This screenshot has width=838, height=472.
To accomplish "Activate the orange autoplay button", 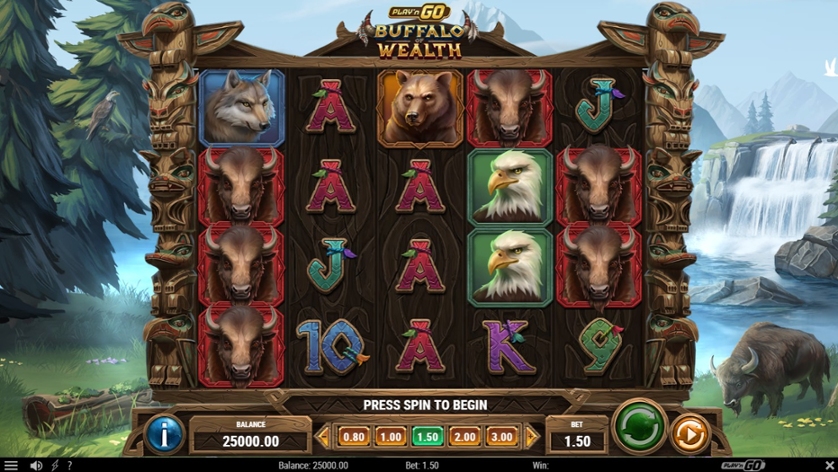I will 688,433.
